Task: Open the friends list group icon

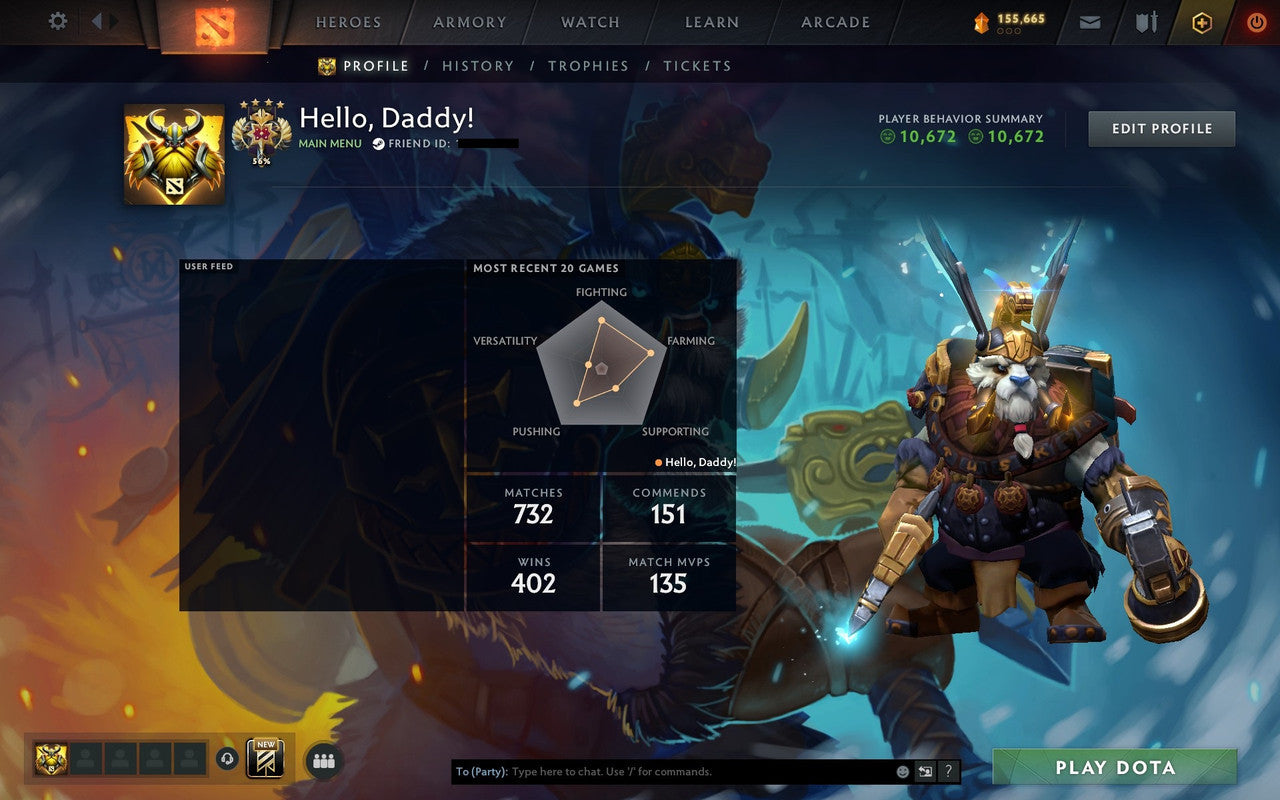Action: [x=324, y=760]
